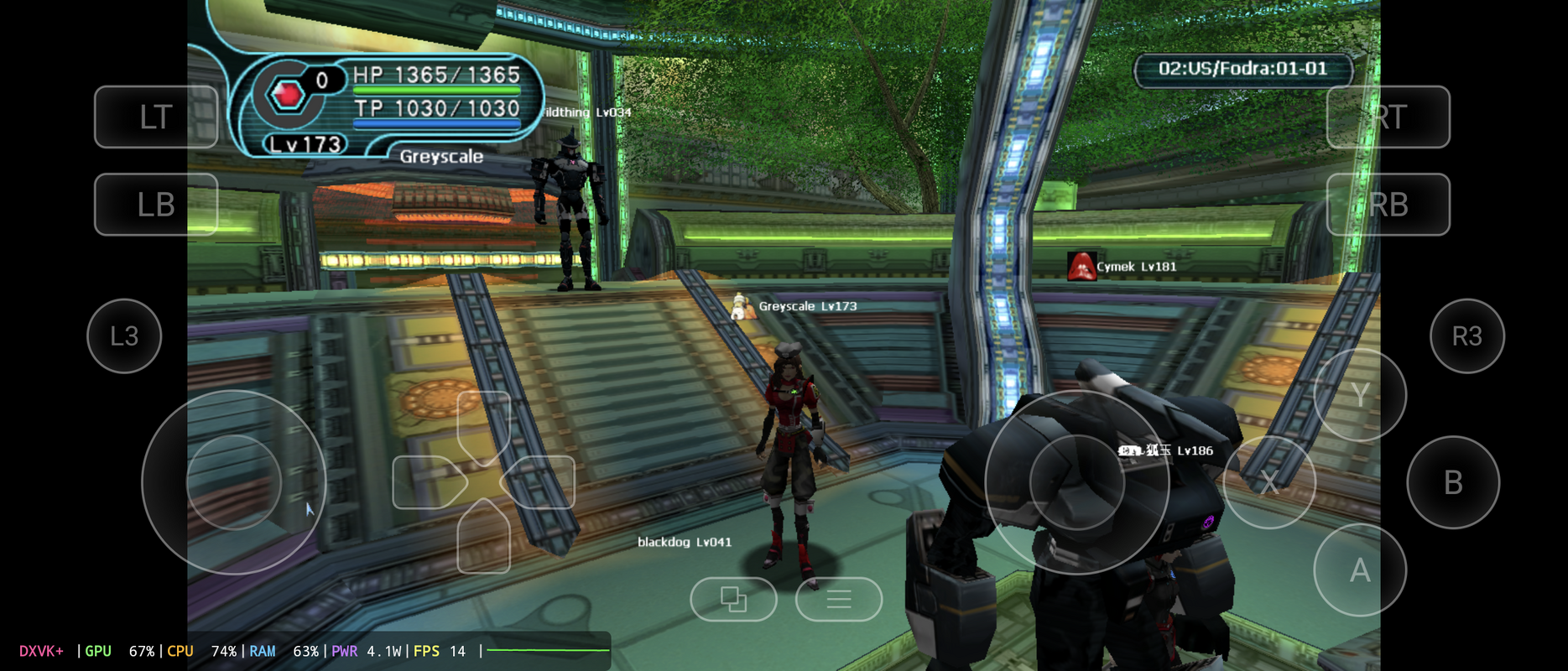Tap the LB touch button

(156, 204)
